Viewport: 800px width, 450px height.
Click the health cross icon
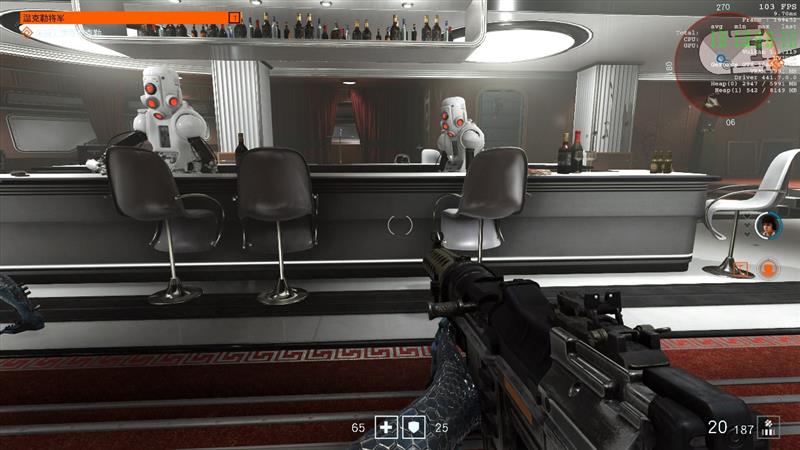tap(387, 428)
